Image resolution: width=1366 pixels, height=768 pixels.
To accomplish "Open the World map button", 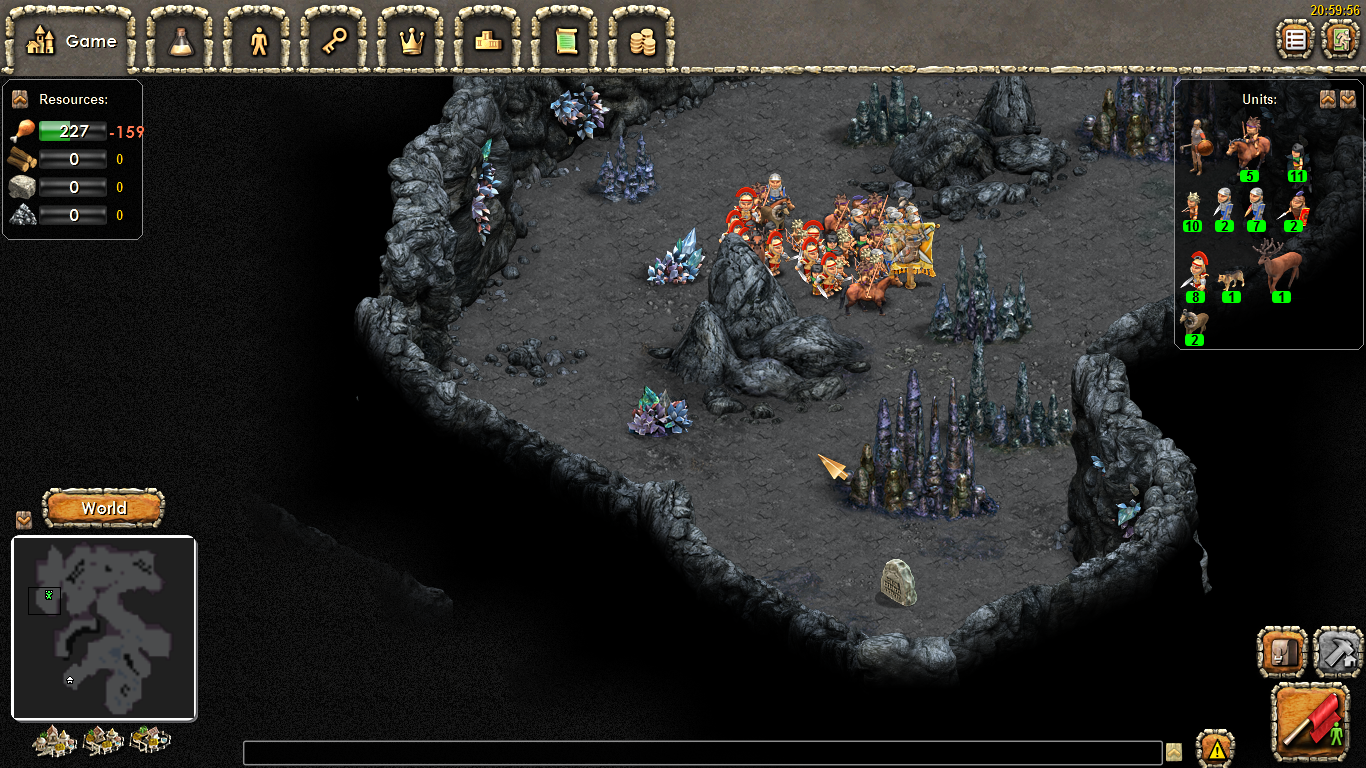I will coord(104,508).
